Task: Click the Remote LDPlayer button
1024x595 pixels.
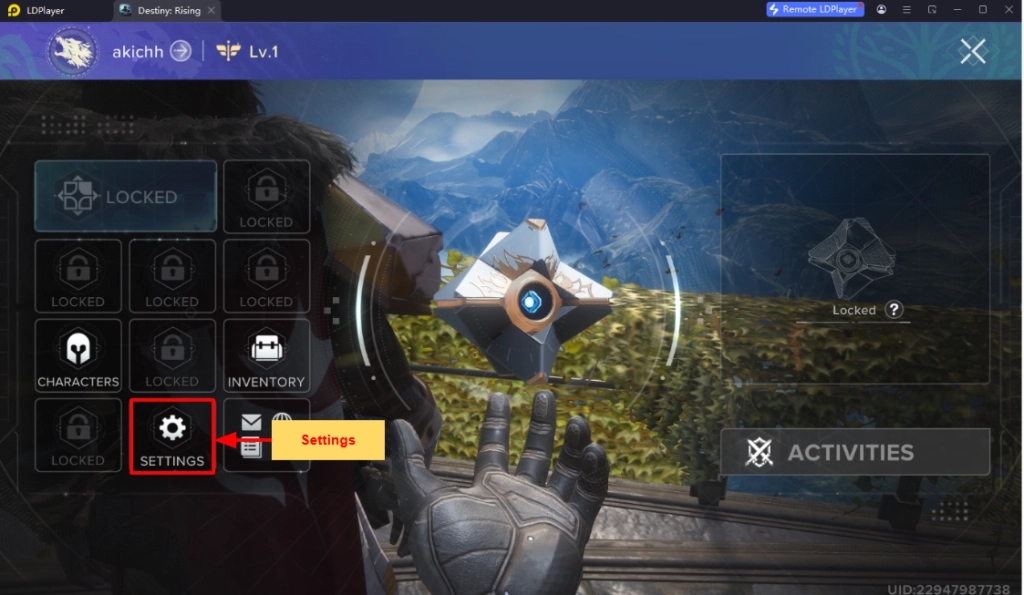Action: (x=813, y=9)
